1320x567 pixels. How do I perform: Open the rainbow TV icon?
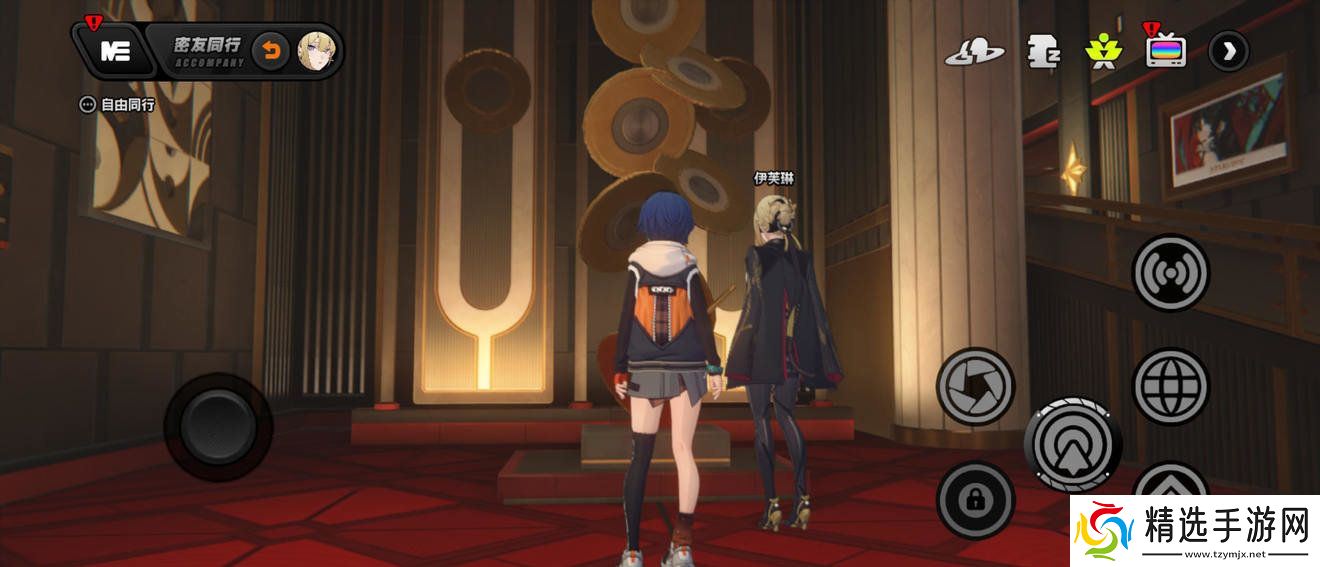point(1166,51)
